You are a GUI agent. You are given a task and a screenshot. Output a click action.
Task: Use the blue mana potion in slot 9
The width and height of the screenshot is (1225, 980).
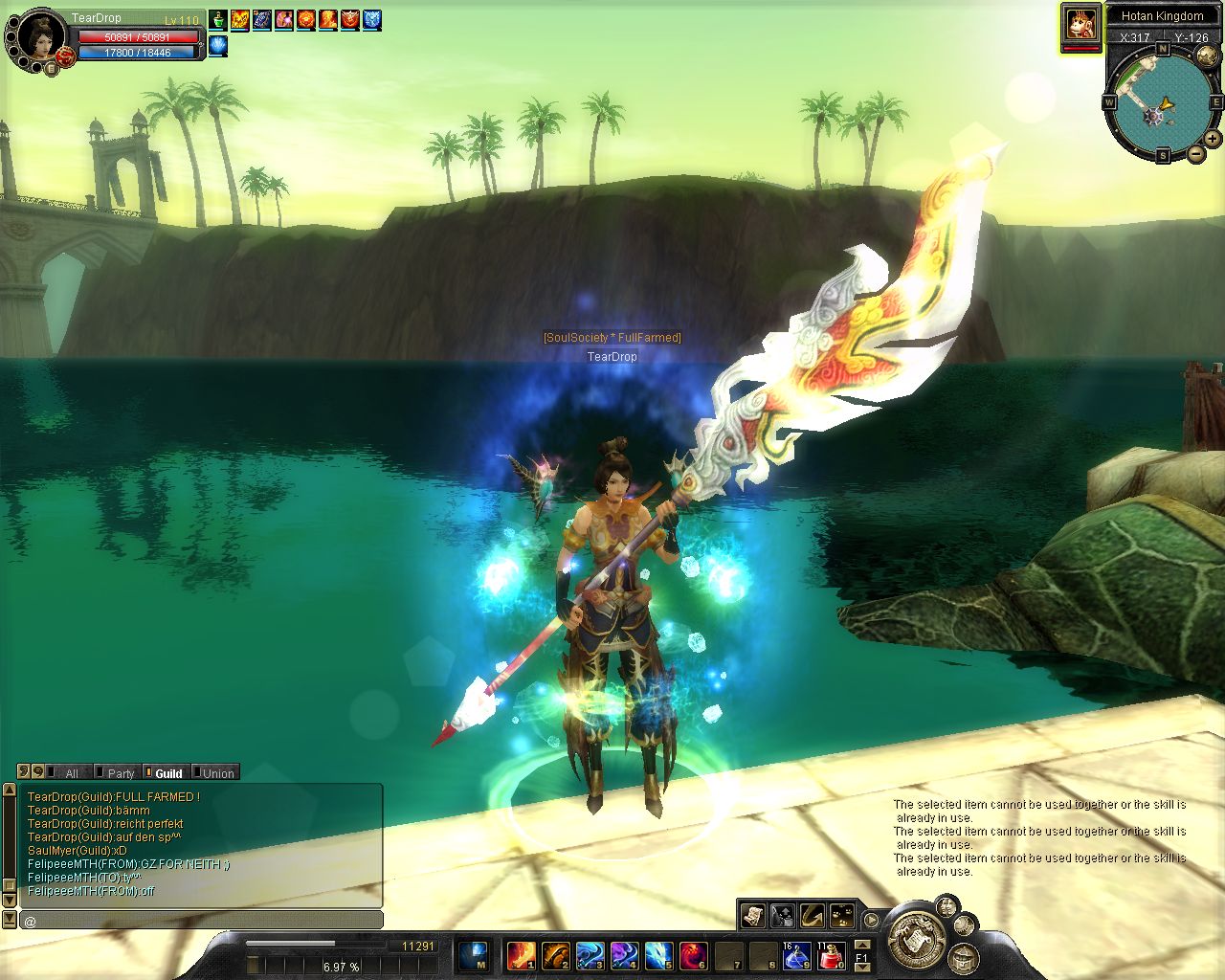point(796,954)
